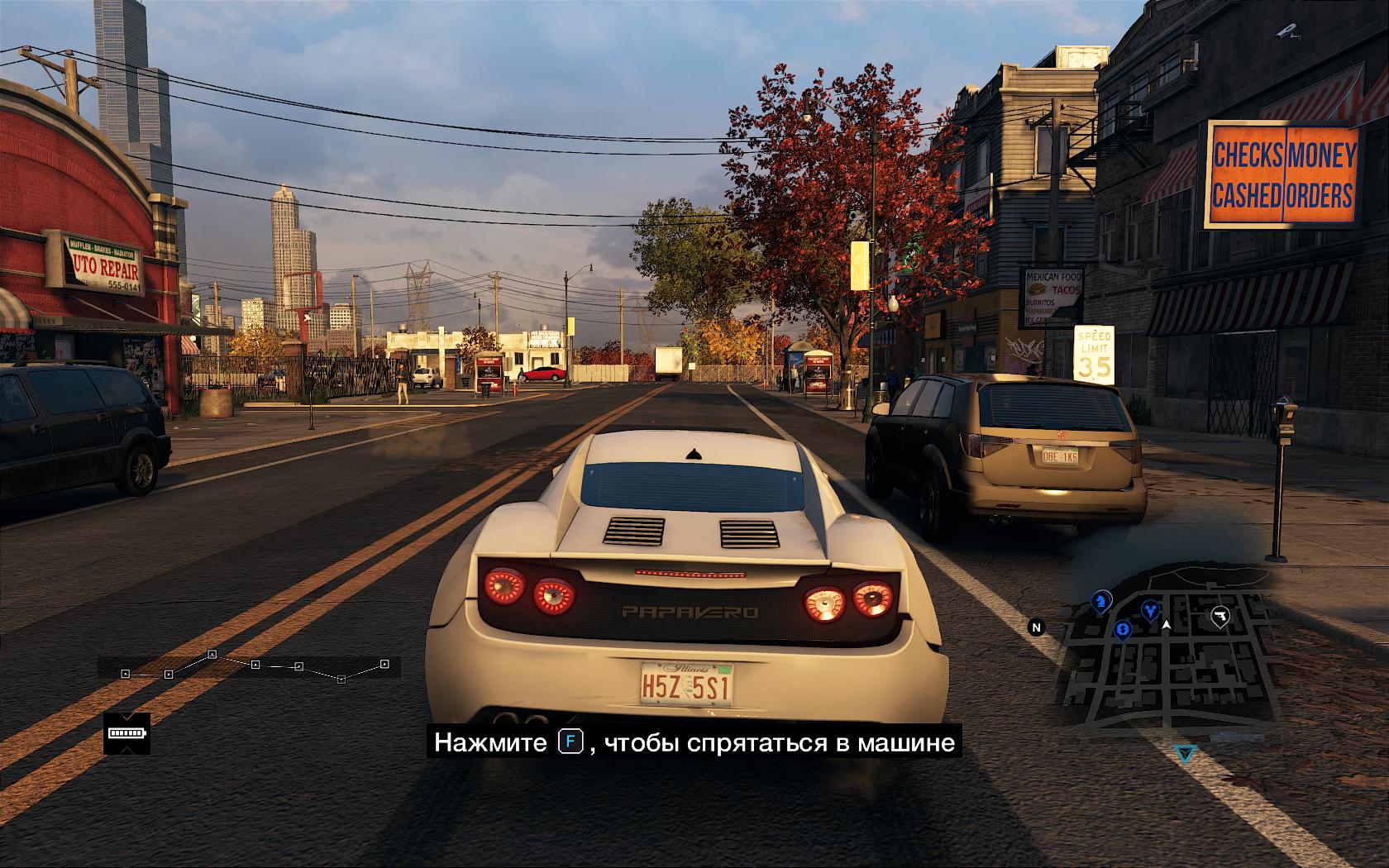Click the node graph strip above the battery
1389x868 pixels.
[249, 666]
